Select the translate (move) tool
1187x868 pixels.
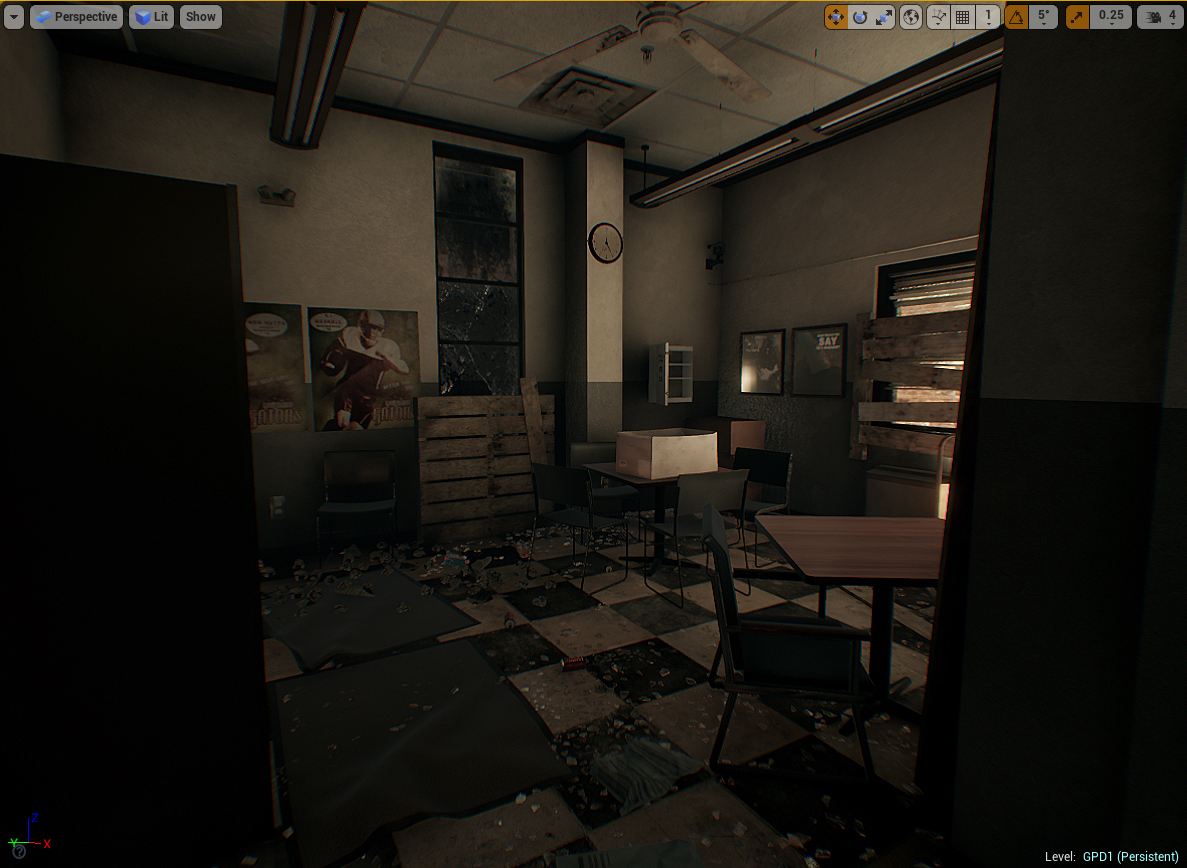pyautogui.click(x=836, y=17)
